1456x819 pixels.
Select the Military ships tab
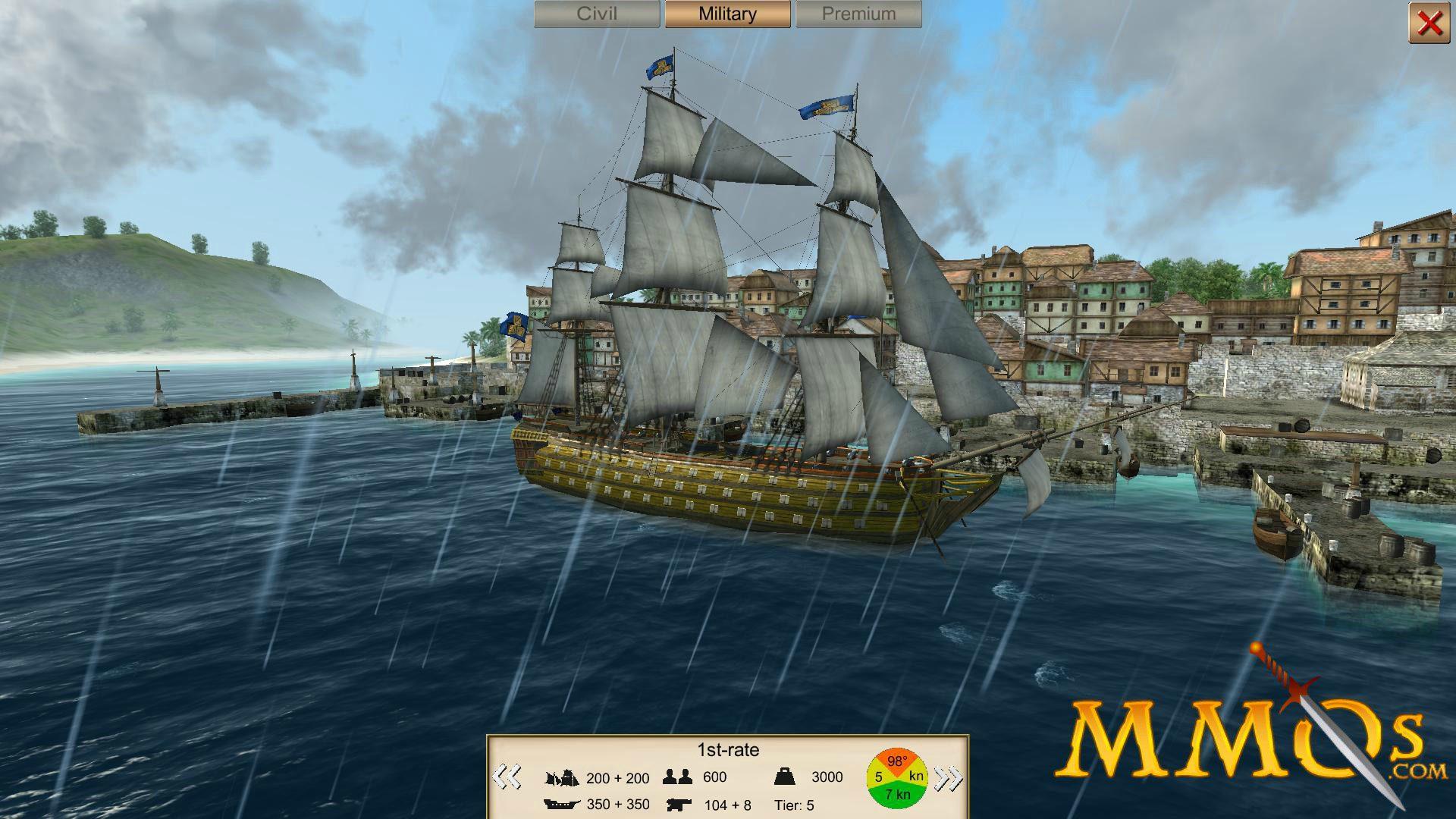click(727, 14)
